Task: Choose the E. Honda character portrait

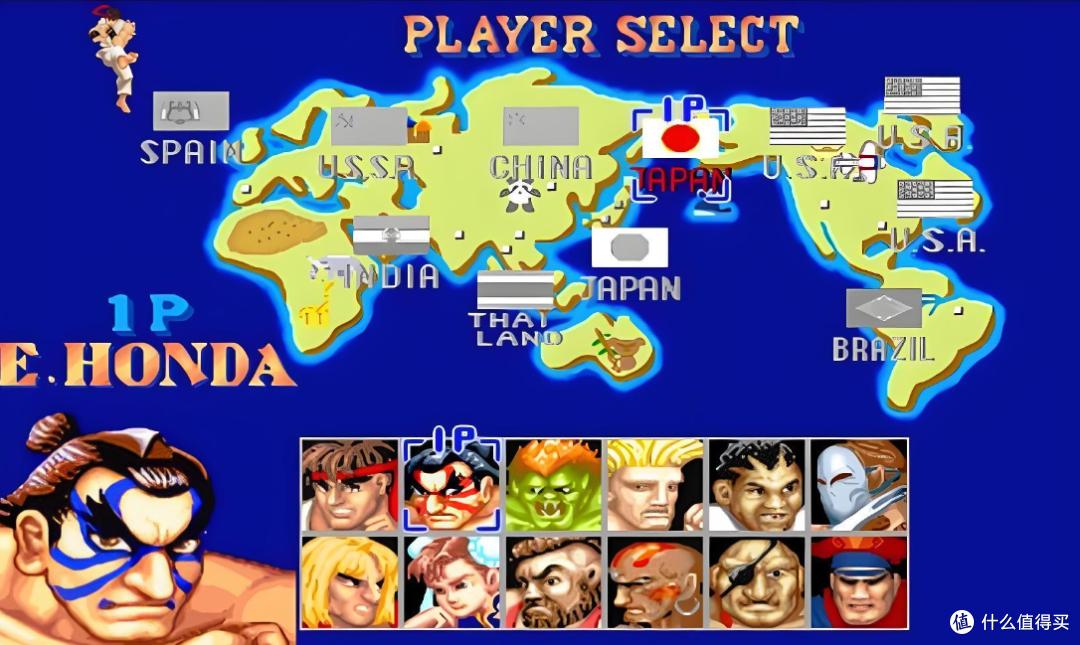Action: click(x=452, y=485)
